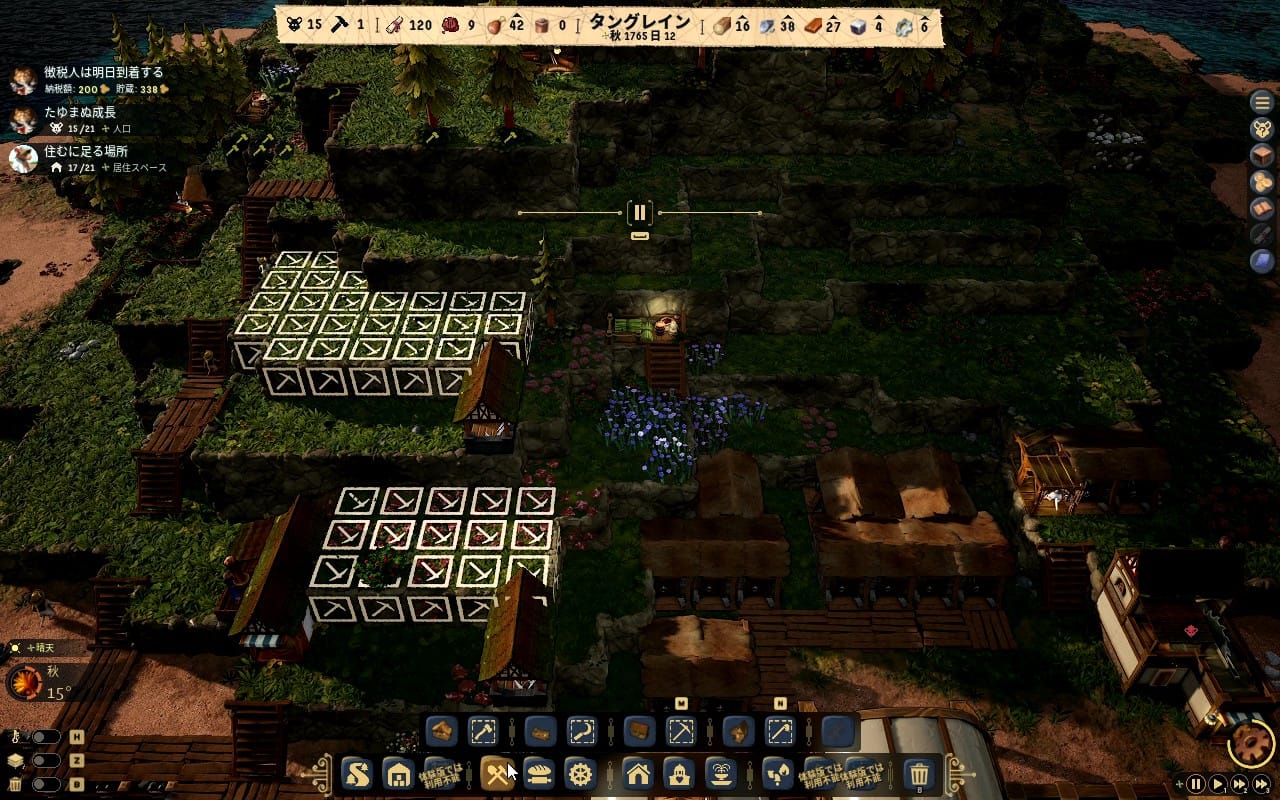Click the pause speed button

1196,784
